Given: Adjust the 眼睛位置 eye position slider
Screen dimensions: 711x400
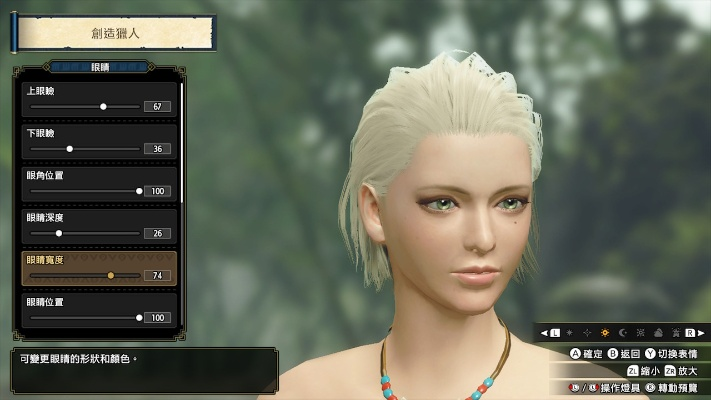Looking at the screenshot, I should (139, 317).
